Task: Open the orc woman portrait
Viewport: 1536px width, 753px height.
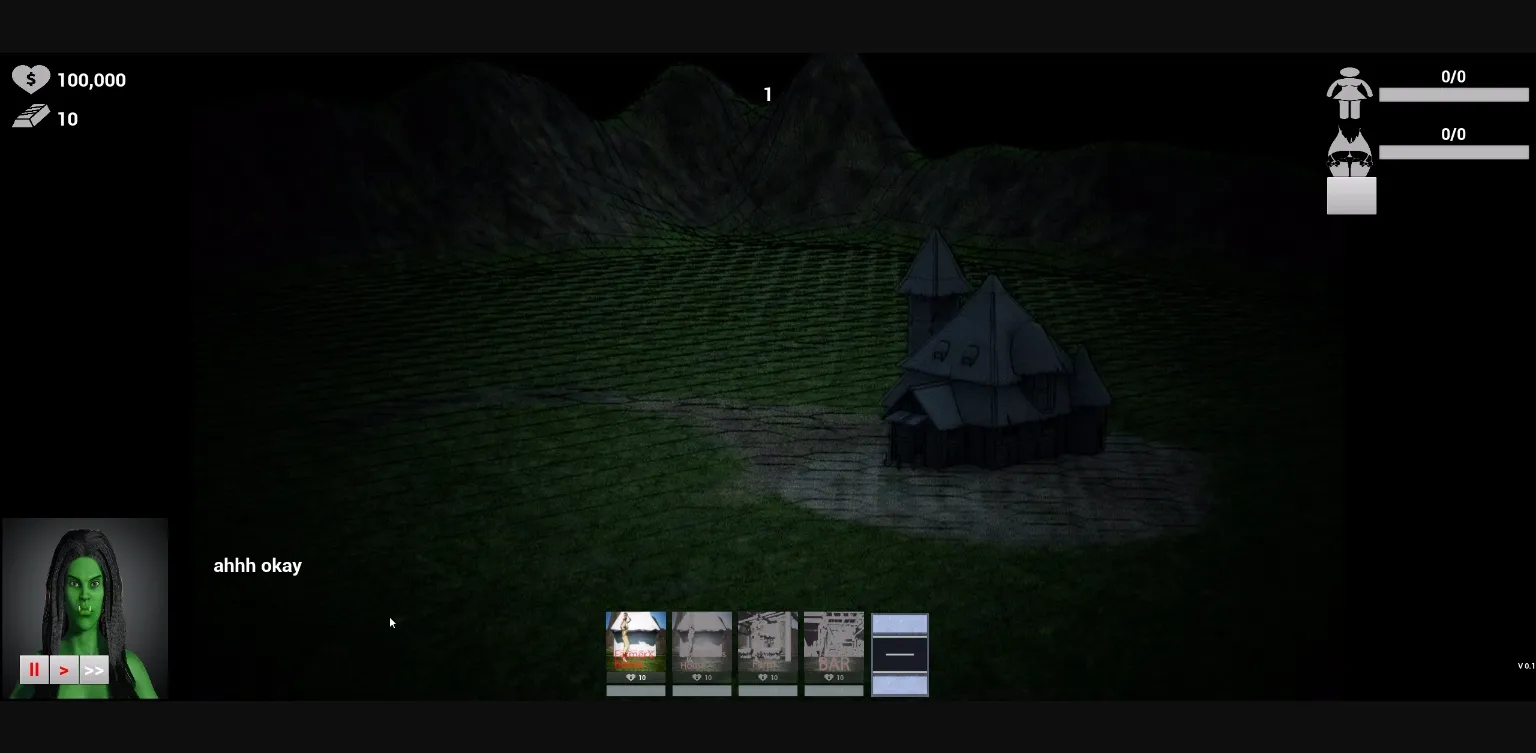Action: 85,590
